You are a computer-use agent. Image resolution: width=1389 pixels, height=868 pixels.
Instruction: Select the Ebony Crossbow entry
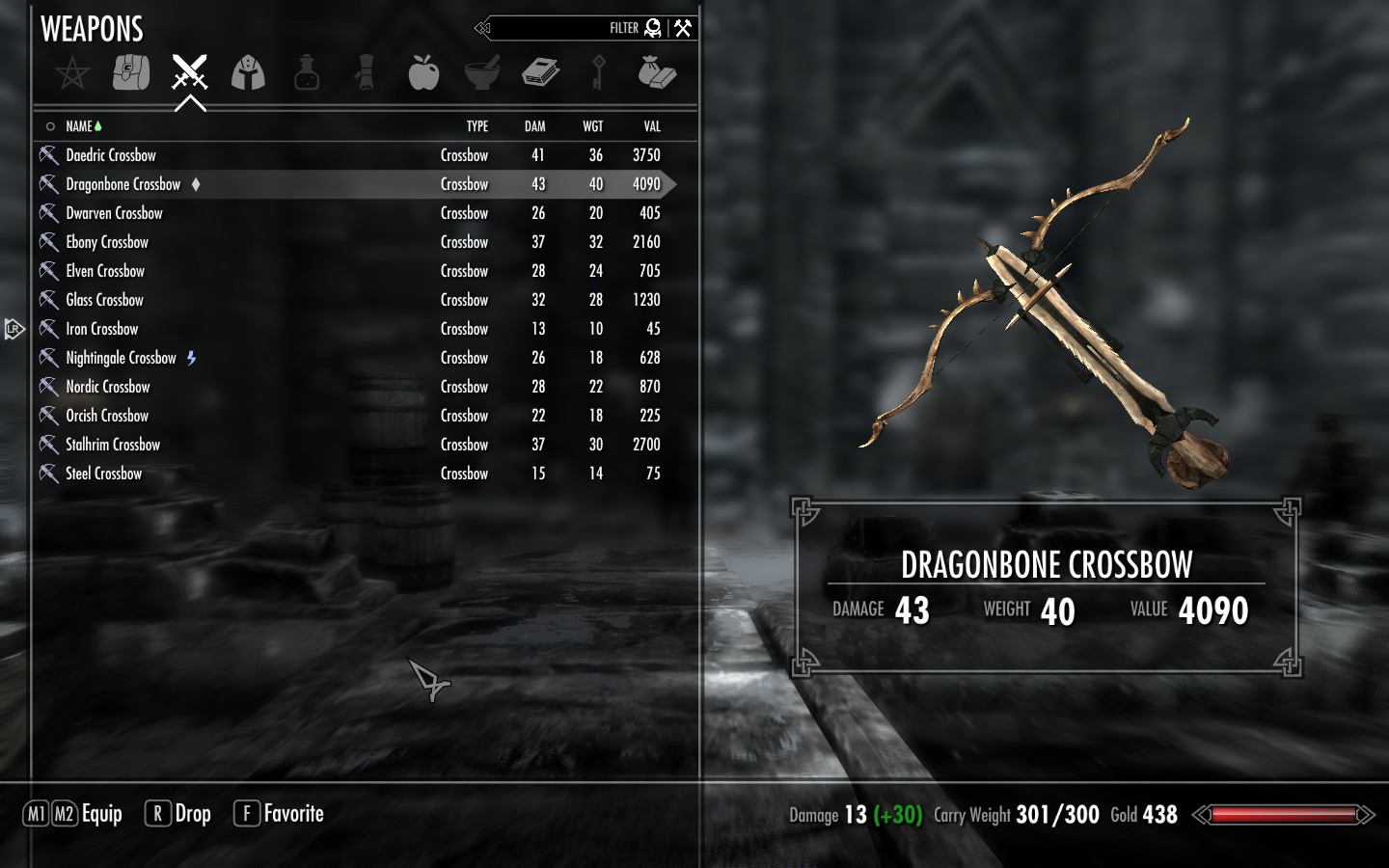pos(107,242)
